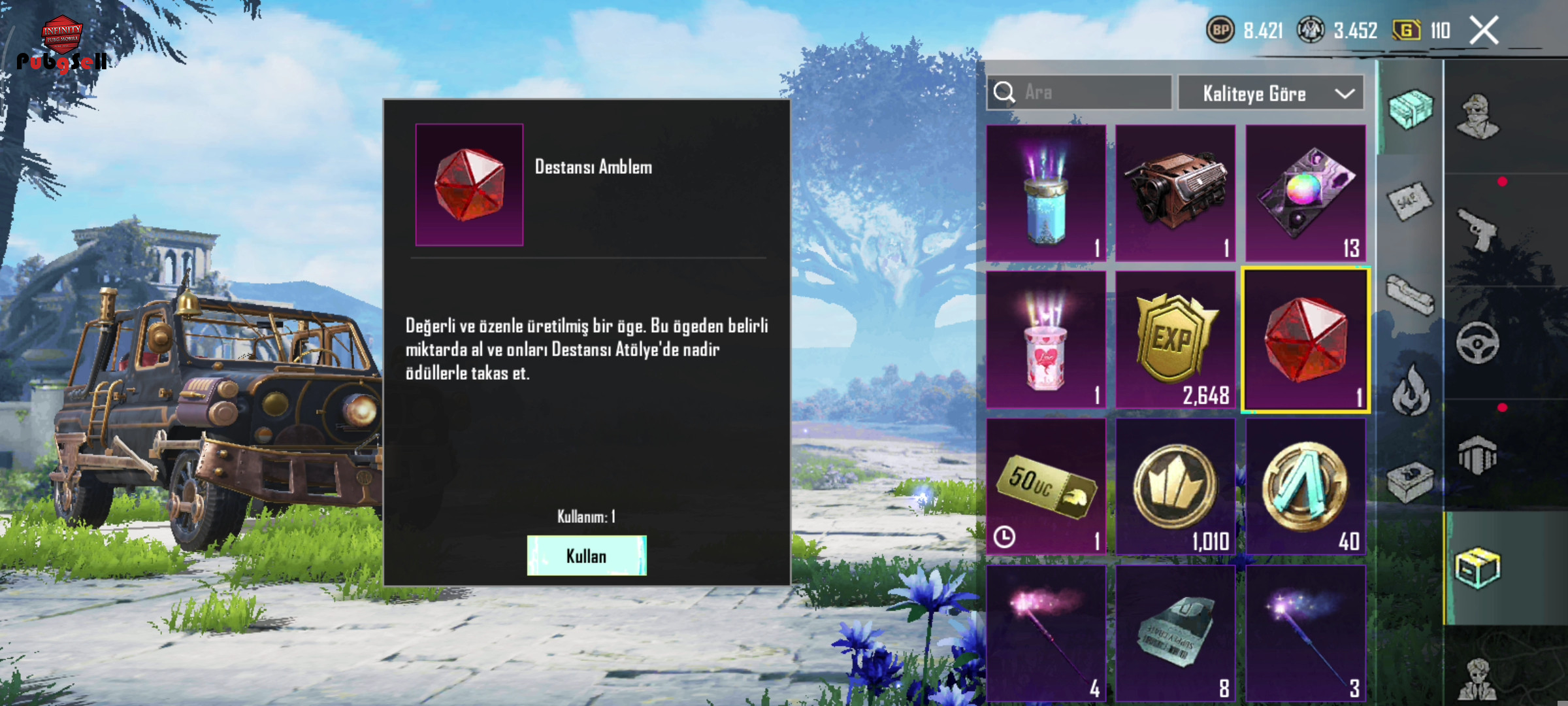The image size is (1568, 706).
Task: Open the Kaliteye Göre sort dropdown
Action: coord(1271,93)
